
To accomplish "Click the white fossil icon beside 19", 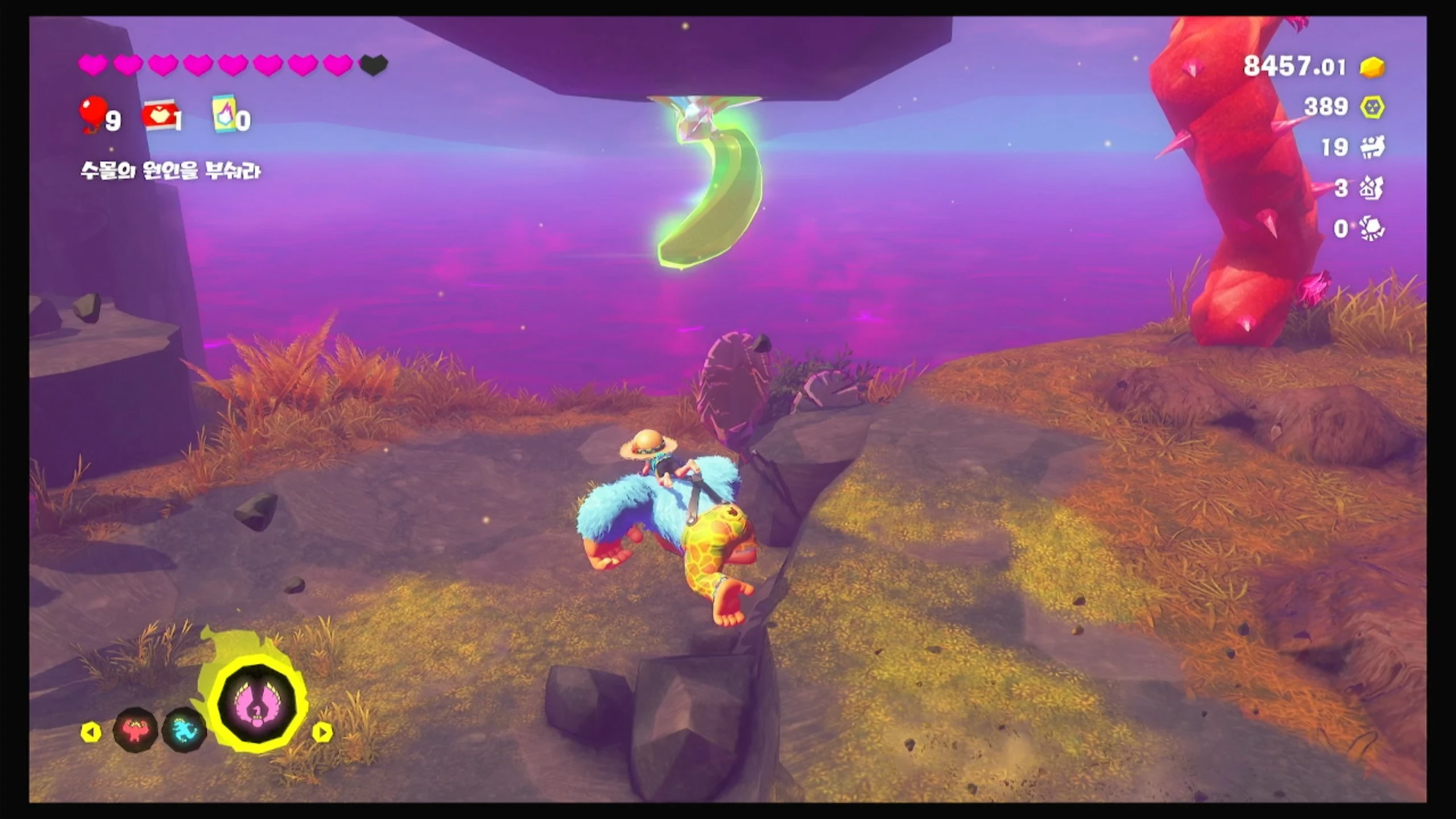I will (1372, 147).
